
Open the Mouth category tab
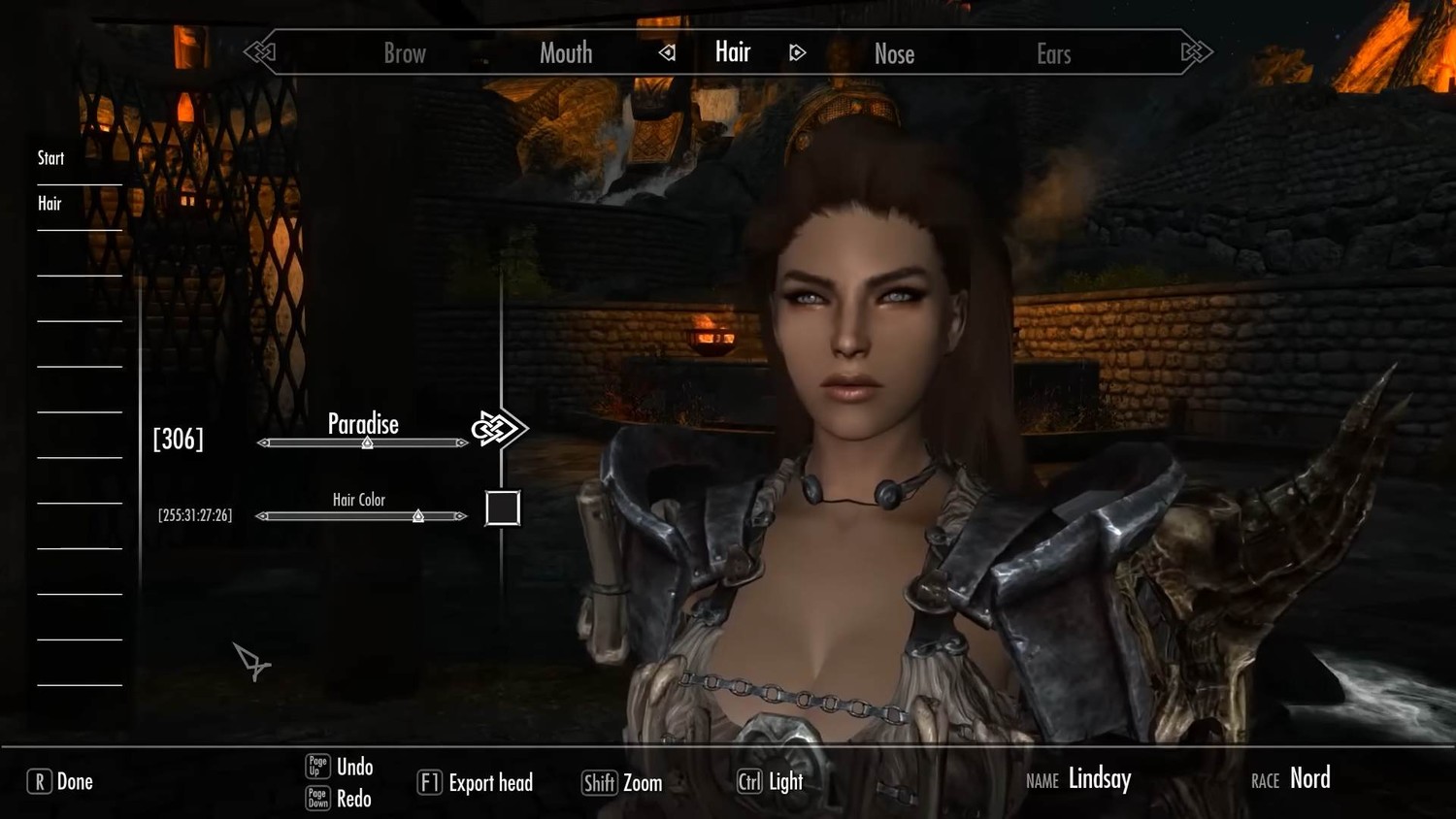[x=566, y=53]
